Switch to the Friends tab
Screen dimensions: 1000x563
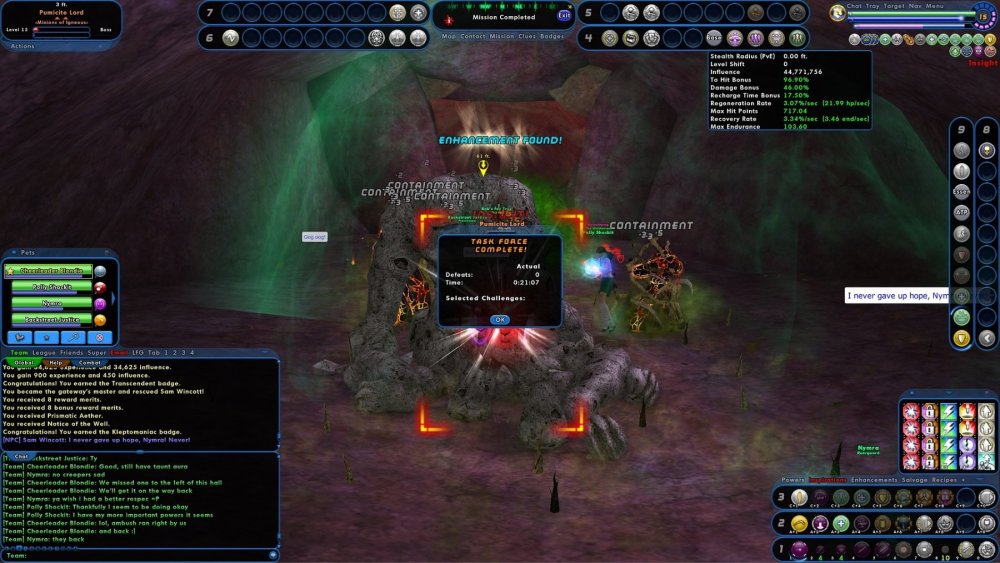72,353
